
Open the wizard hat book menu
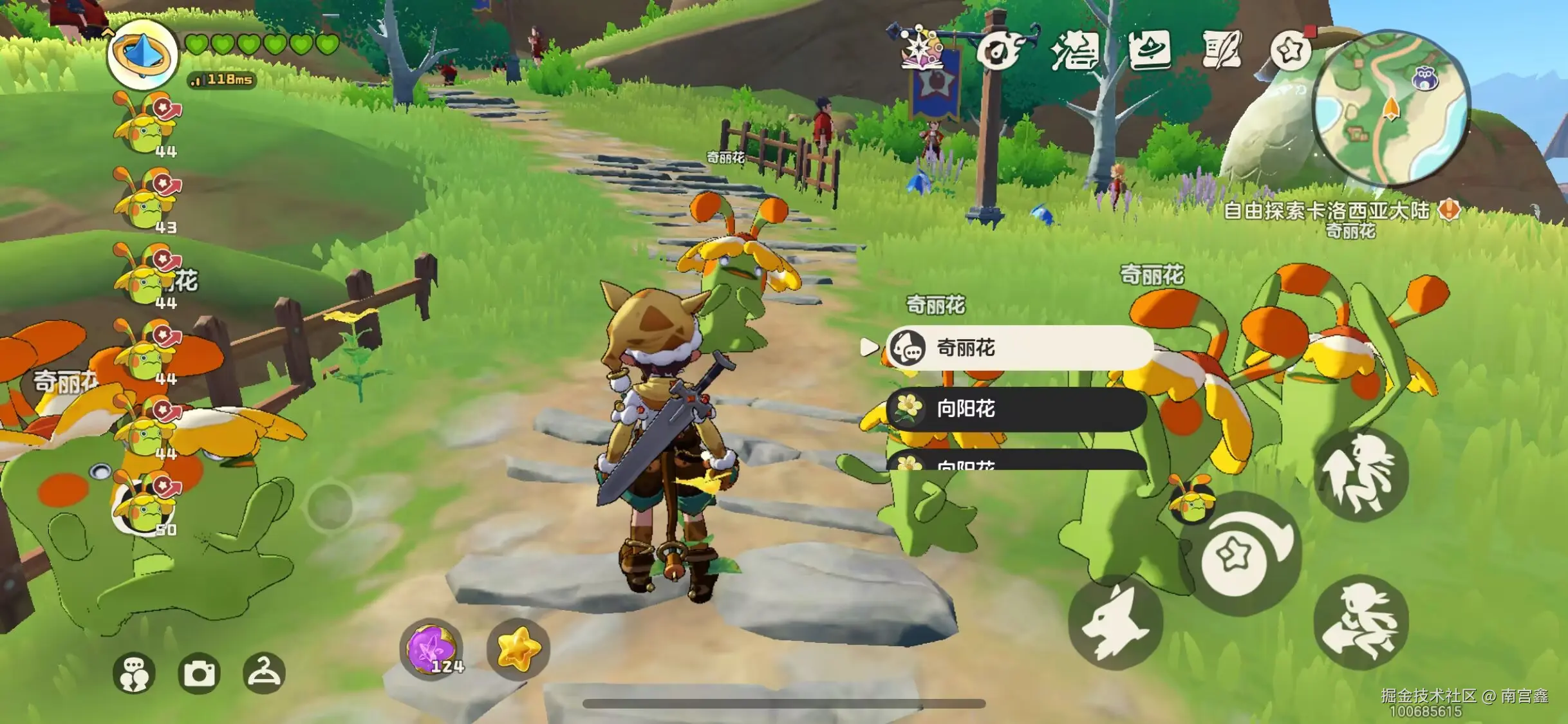pyautogui.click(x=1150, y=50)
